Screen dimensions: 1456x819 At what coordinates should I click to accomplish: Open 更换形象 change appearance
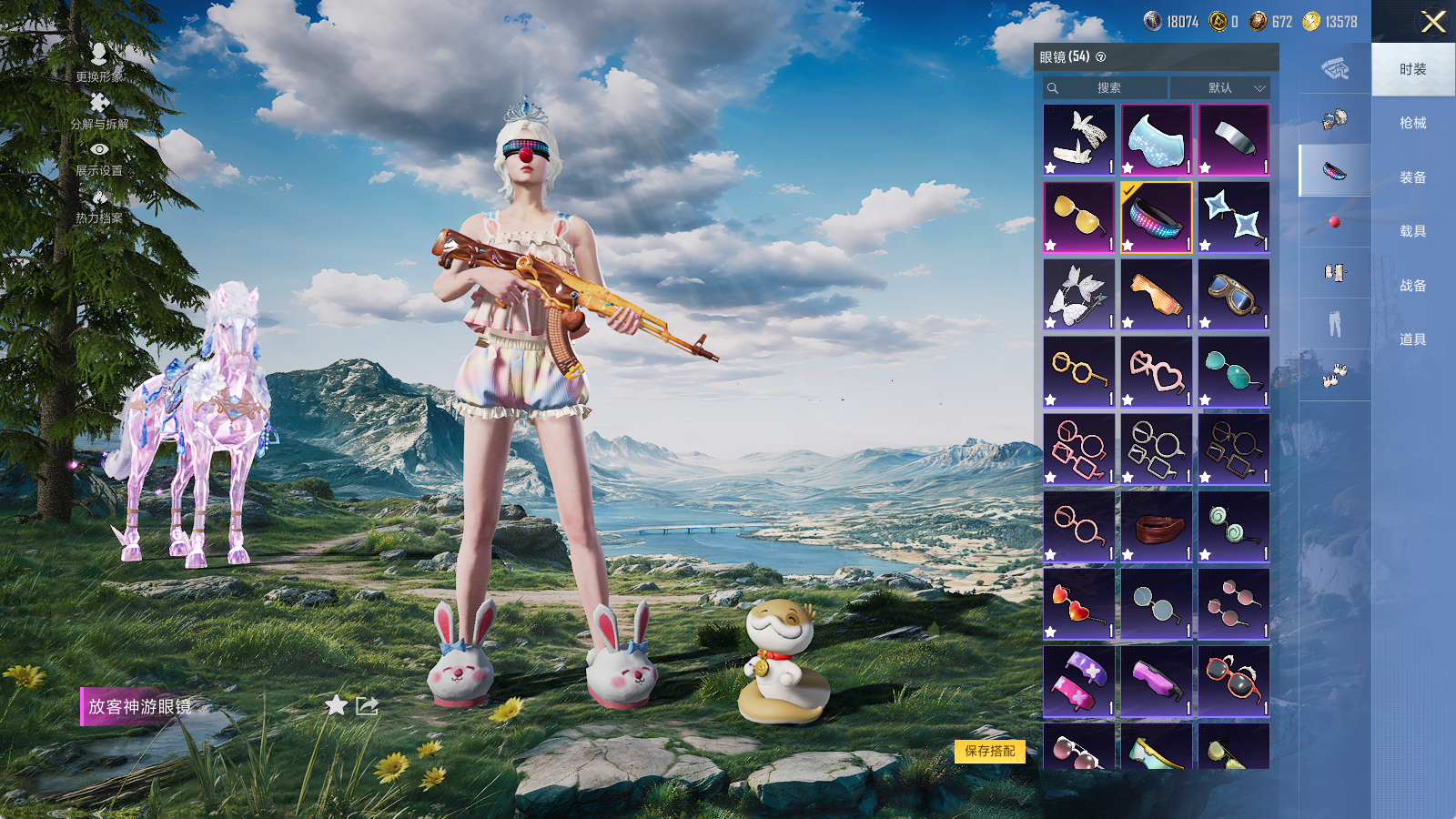[x=99, y=63]
